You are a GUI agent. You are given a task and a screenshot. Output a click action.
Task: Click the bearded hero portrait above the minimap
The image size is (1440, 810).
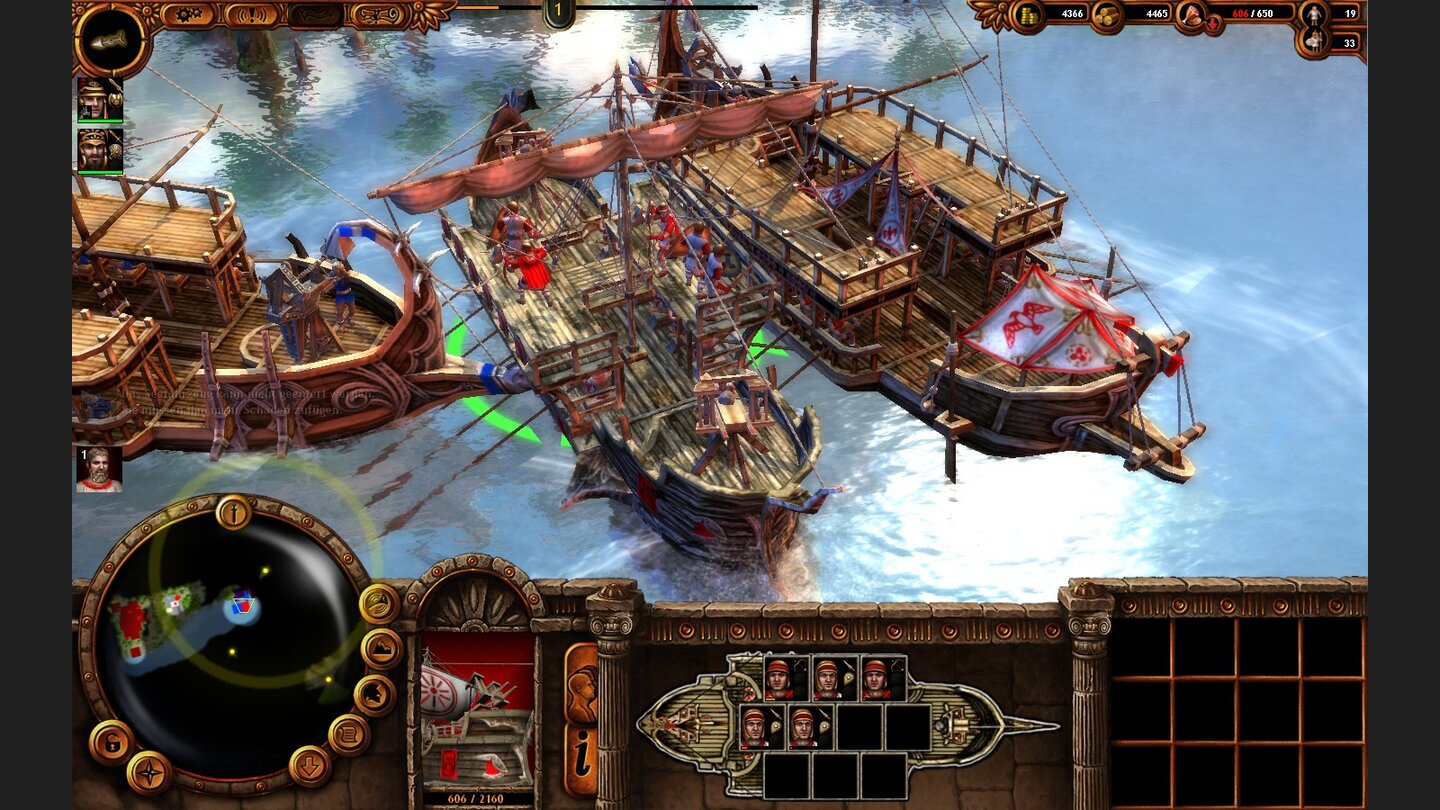(x=99, y=472)
